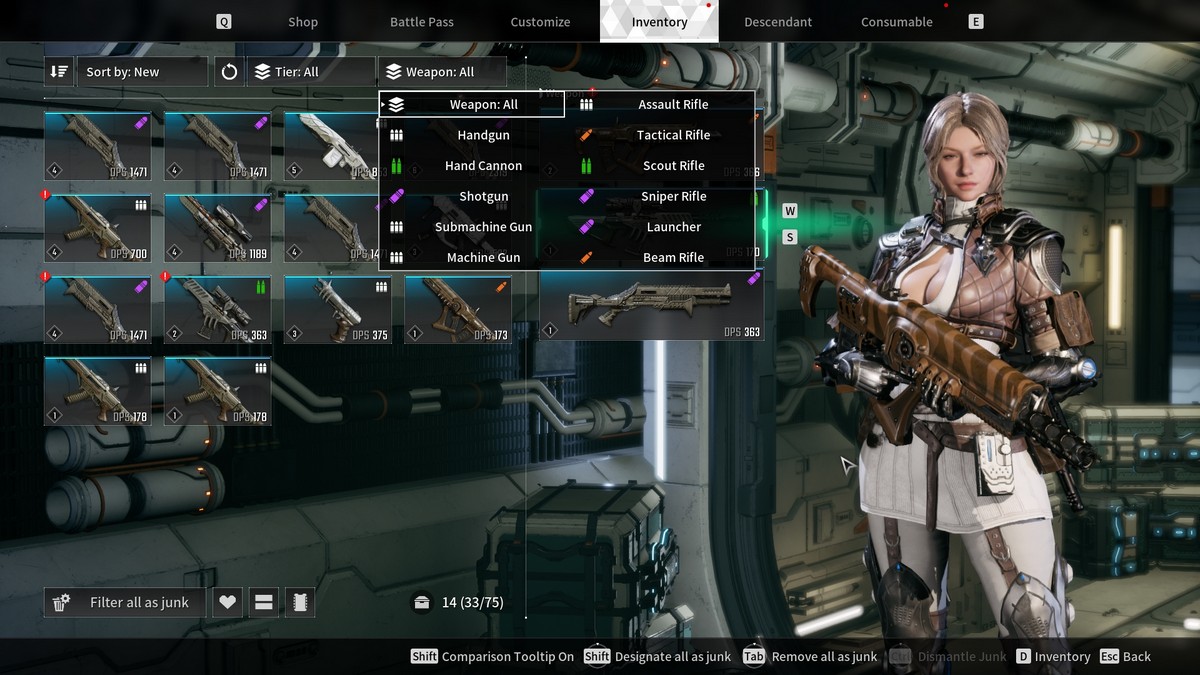
Task: Select Shotgun from the weapon list
Action: point(483,197)
